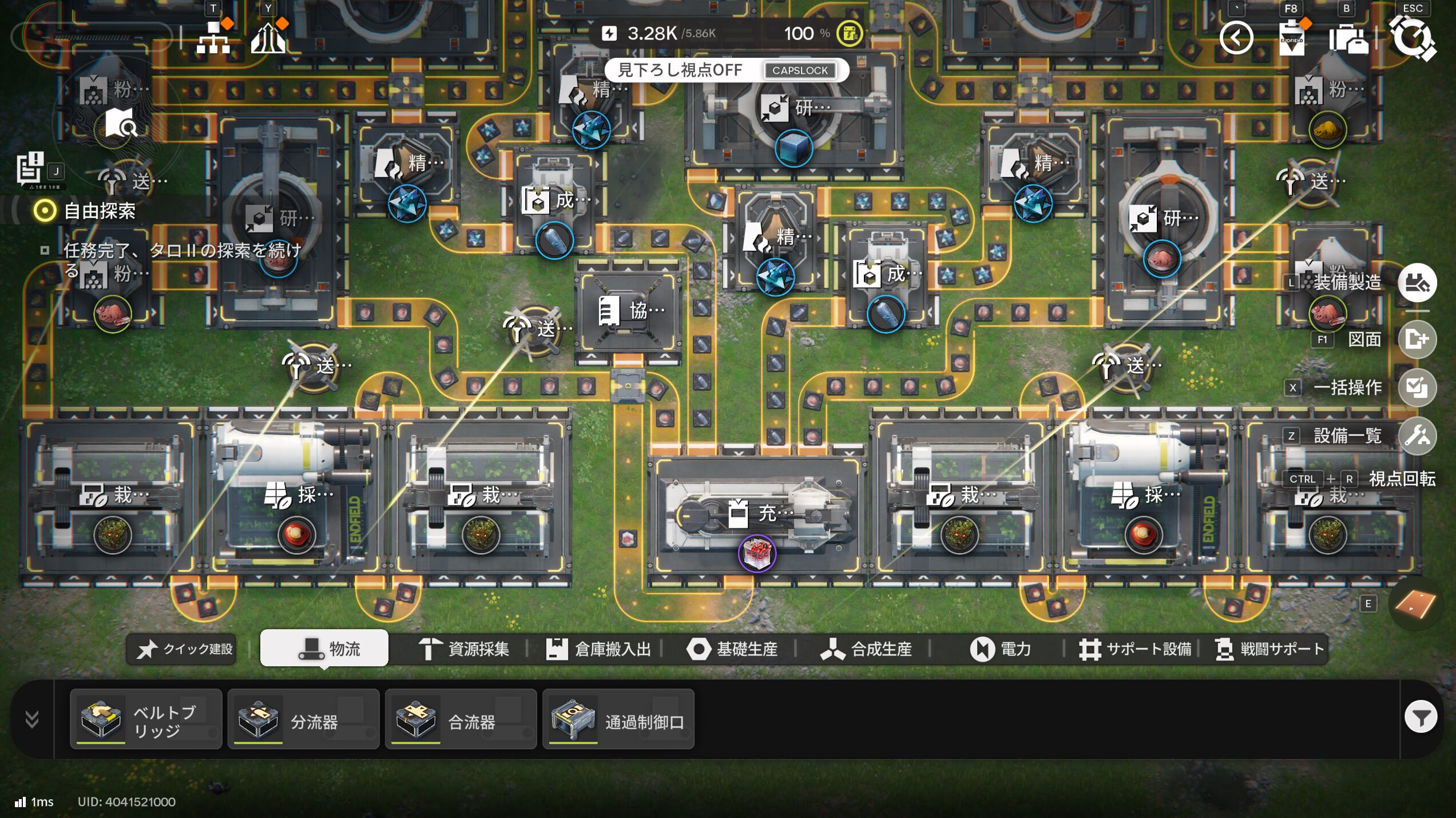
Task: Click the round back arrow button
Action: 1236,38
